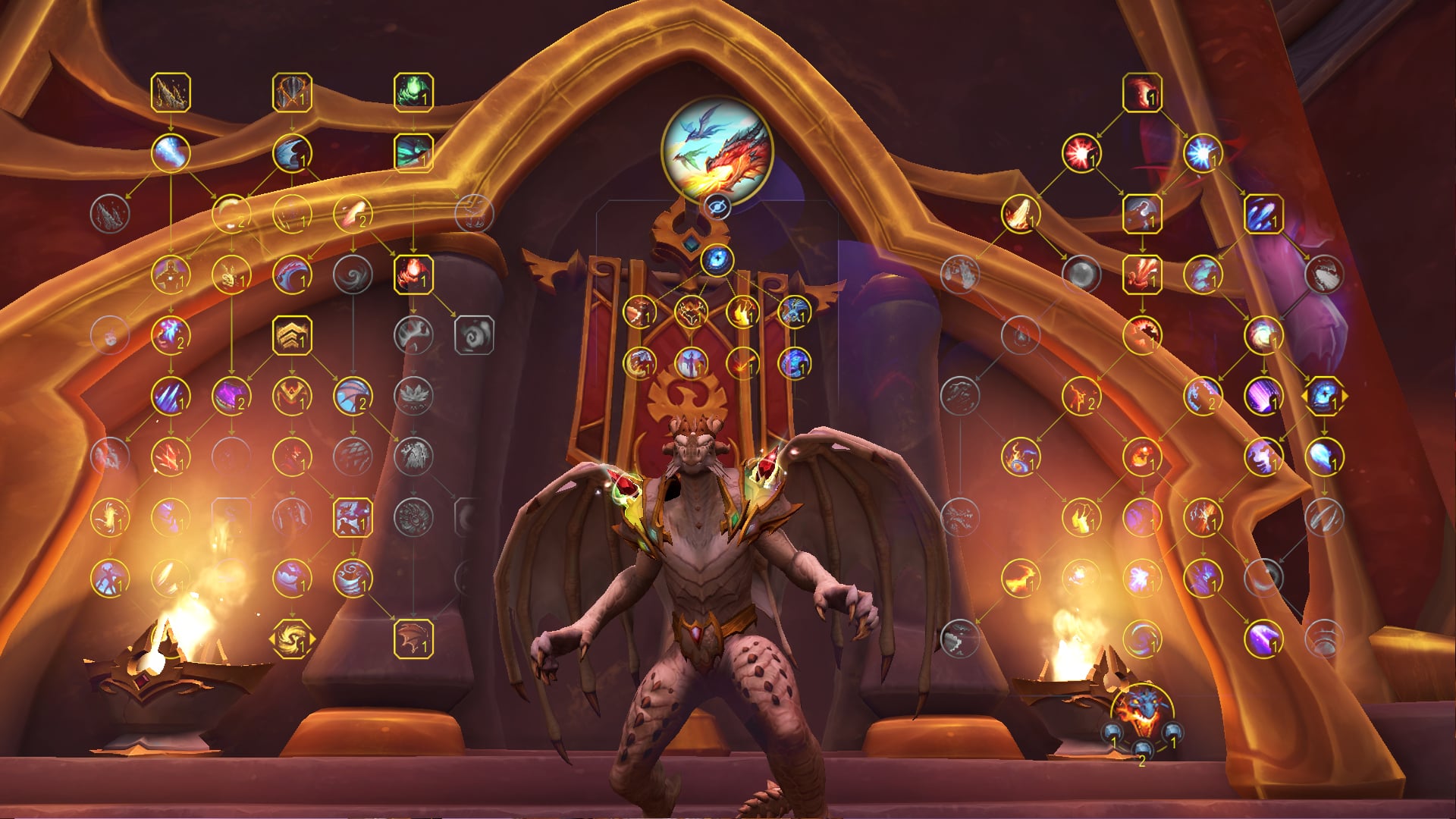Select the blue dragon hero talent node

coord(794,311)
